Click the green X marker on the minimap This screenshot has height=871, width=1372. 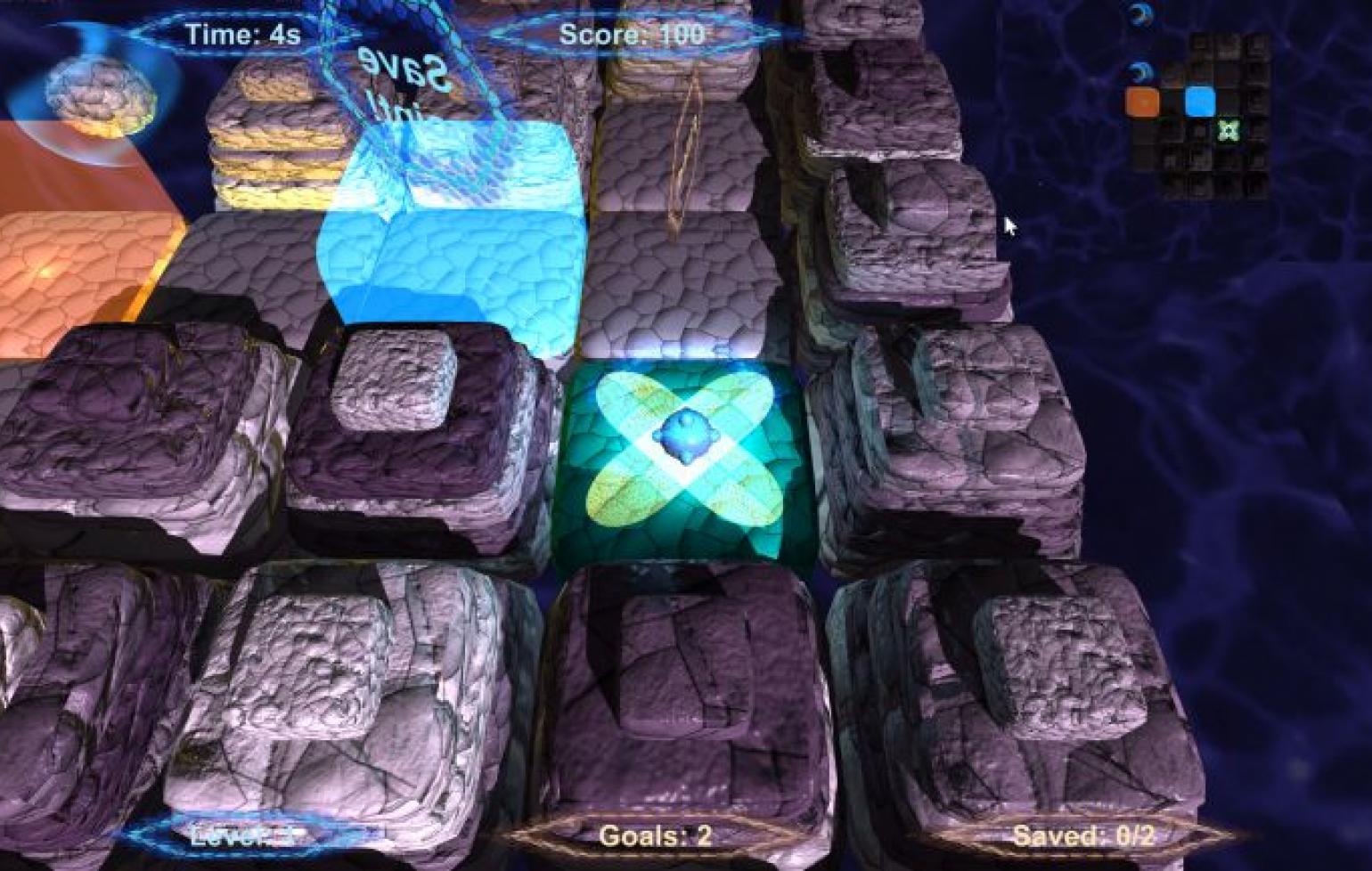tap(1229, 131)
